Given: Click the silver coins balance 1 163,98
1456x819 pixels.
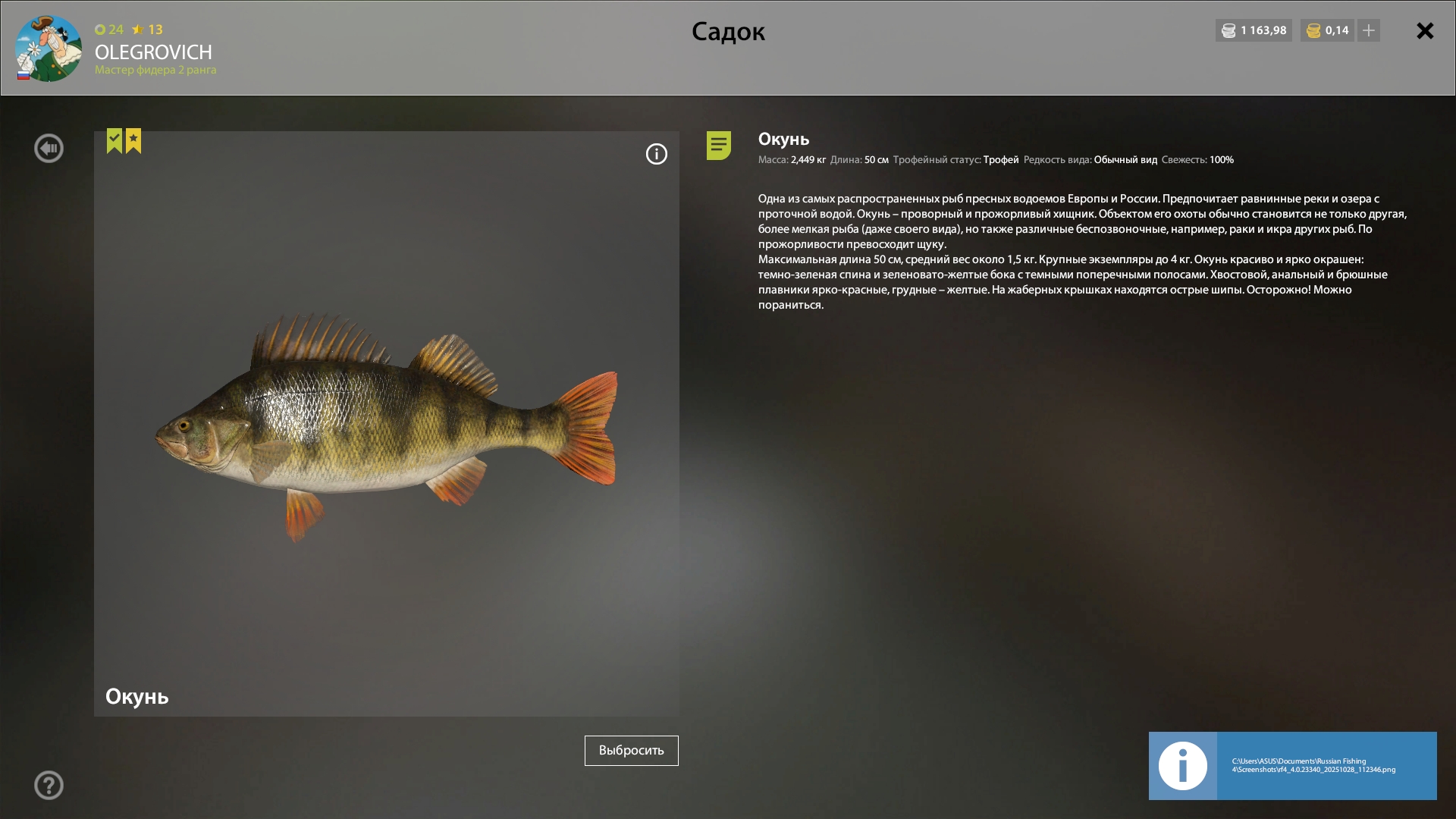Looking at the screenshot, I should [x=1254, y=30].
